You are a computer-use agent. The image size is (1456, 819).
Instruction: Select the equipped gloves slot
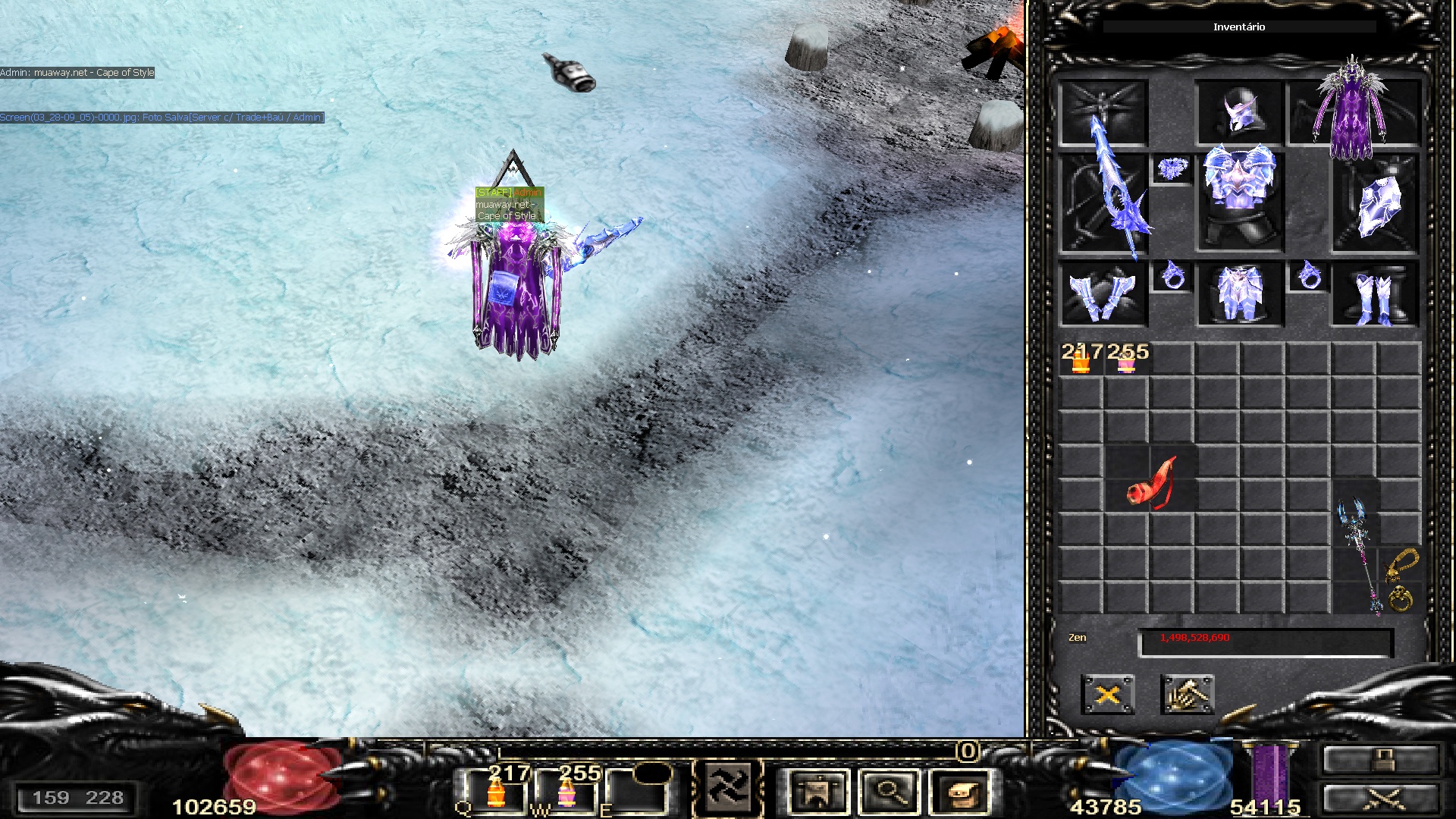[x=1102, y=294]
